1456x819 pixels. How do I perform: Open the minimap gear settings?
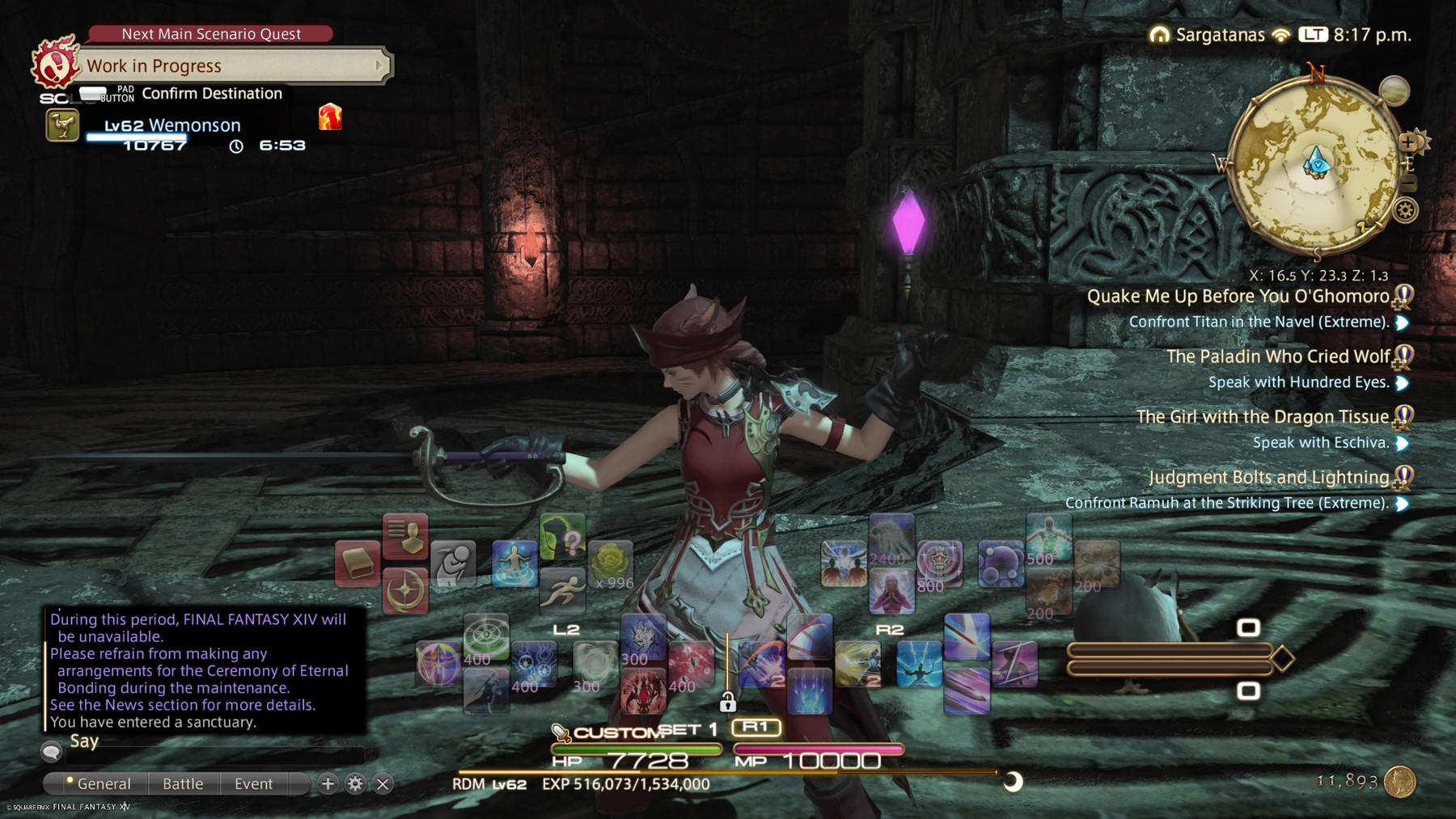[x=1406, y=211]
